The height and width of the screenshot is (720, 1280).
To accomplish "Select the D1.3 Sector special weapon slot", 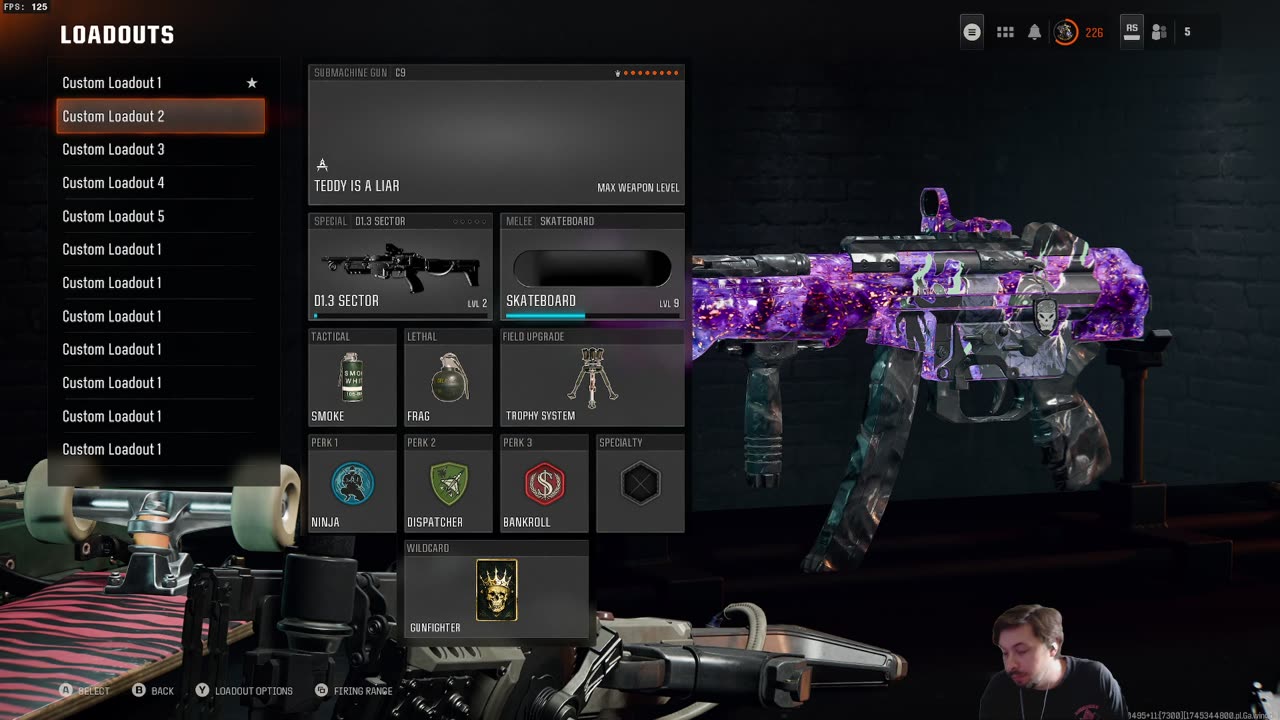I will coord(400,267).
